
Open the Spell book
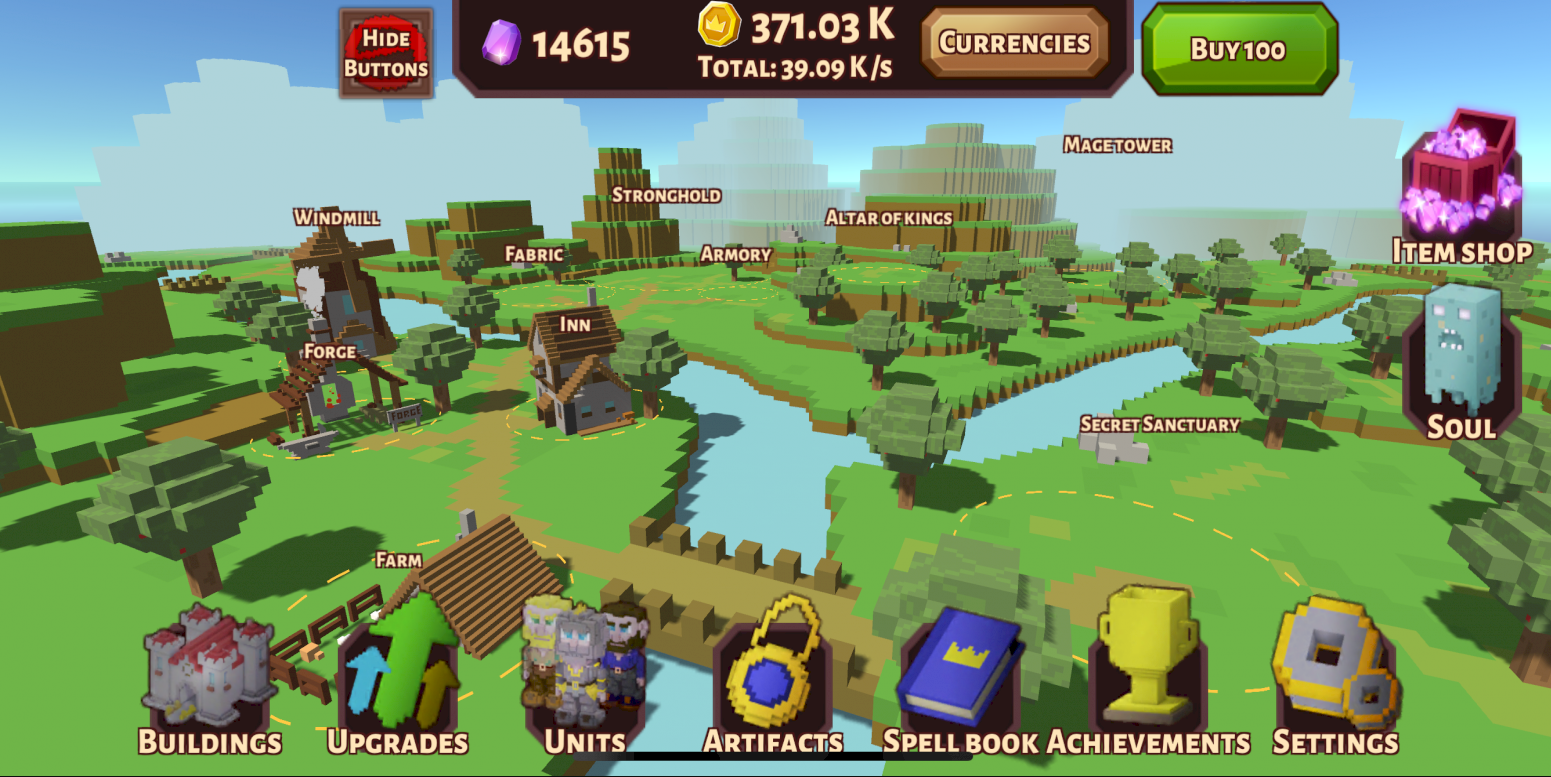tap(960, 680)
